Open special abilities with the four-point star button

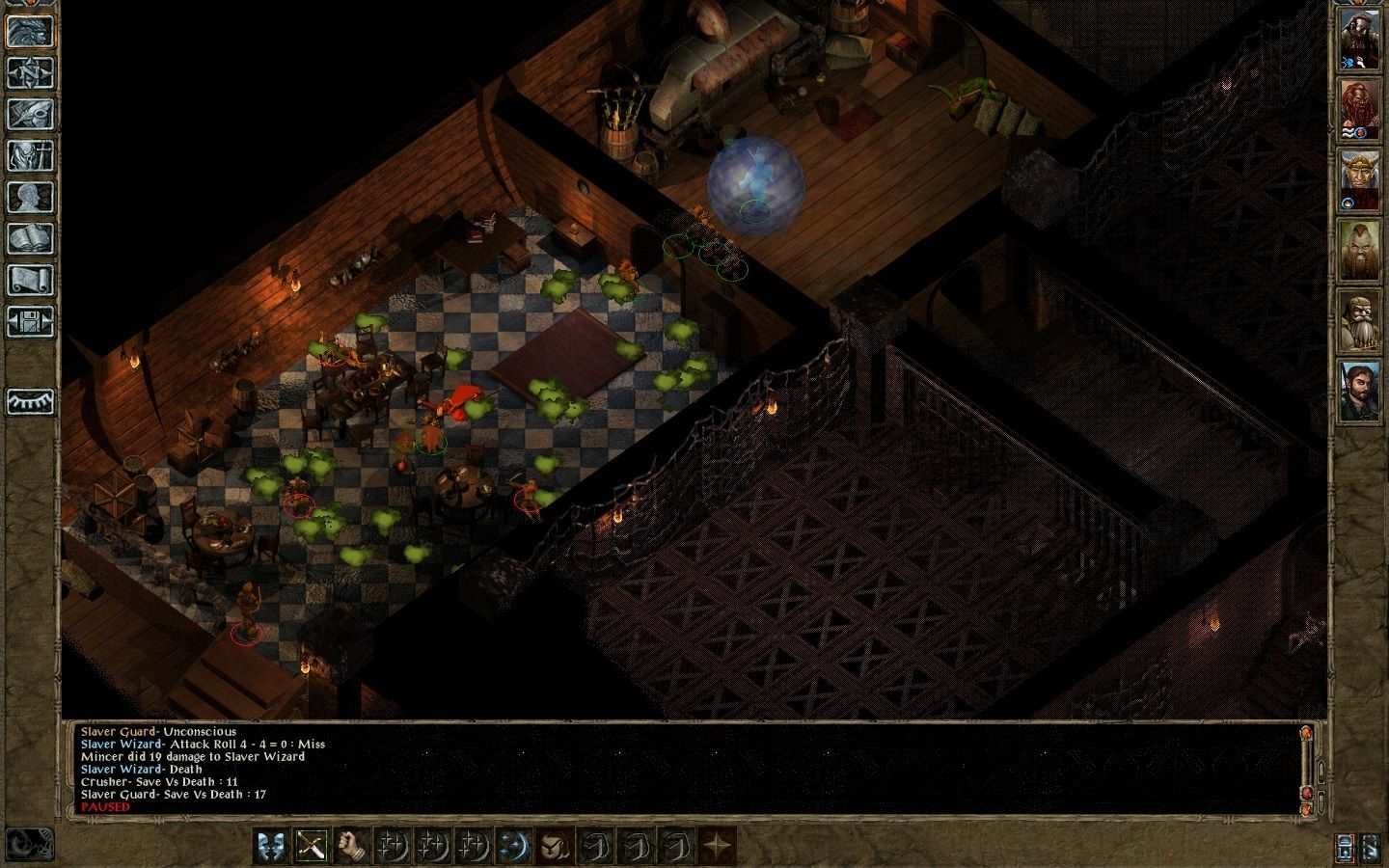click(717, 846)
